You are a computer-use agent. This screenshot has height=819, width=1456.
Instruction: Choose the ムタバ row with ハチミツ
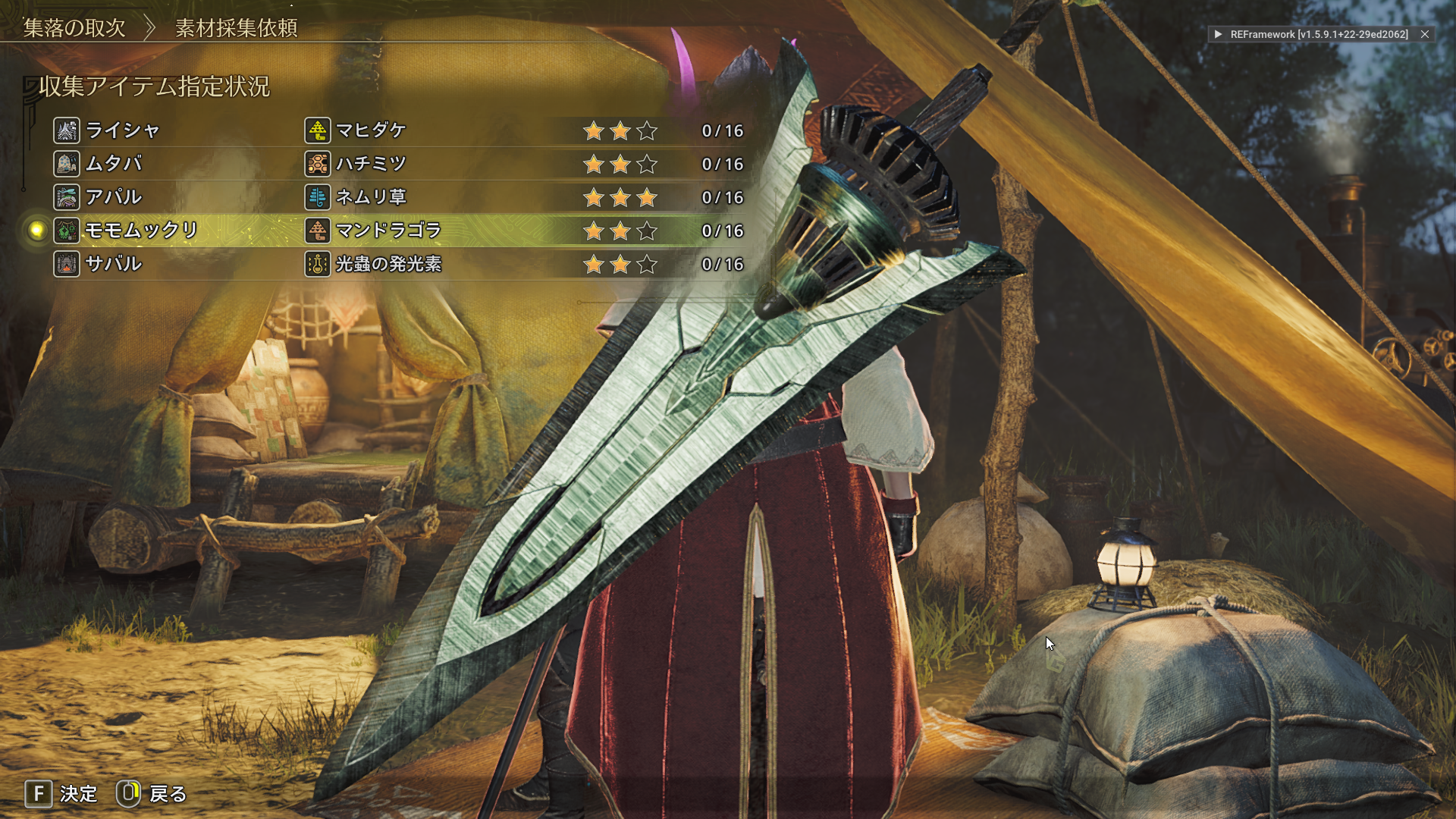(x=114, y=164)
